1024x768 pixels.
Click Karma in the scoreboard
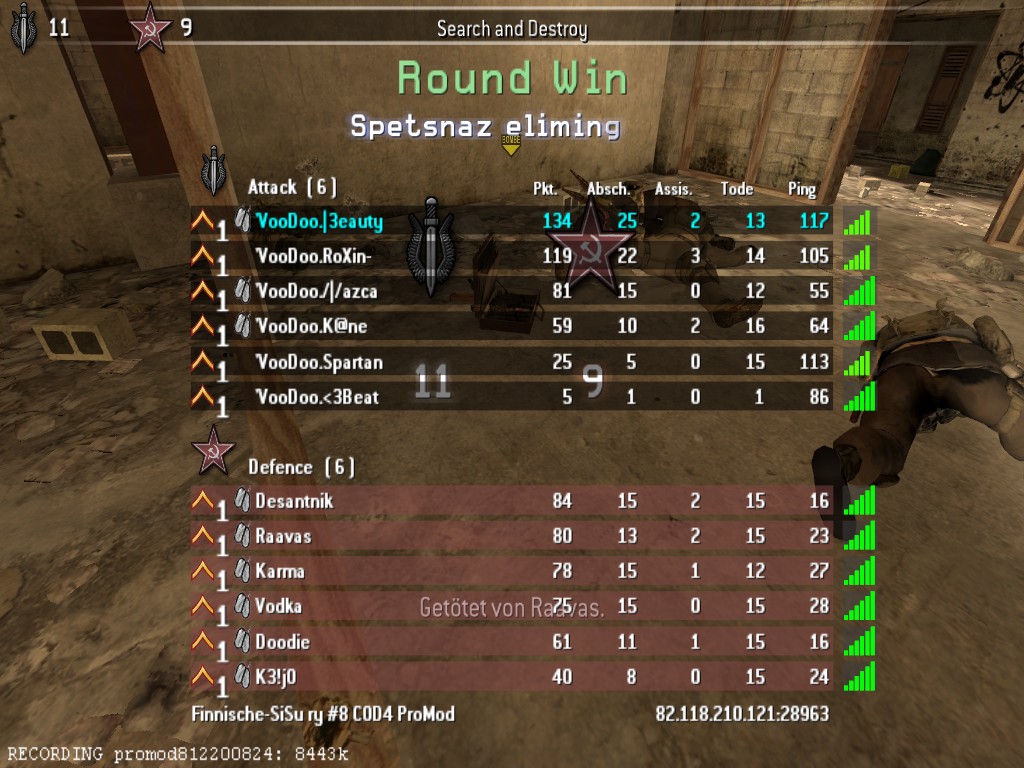(280, 571)
